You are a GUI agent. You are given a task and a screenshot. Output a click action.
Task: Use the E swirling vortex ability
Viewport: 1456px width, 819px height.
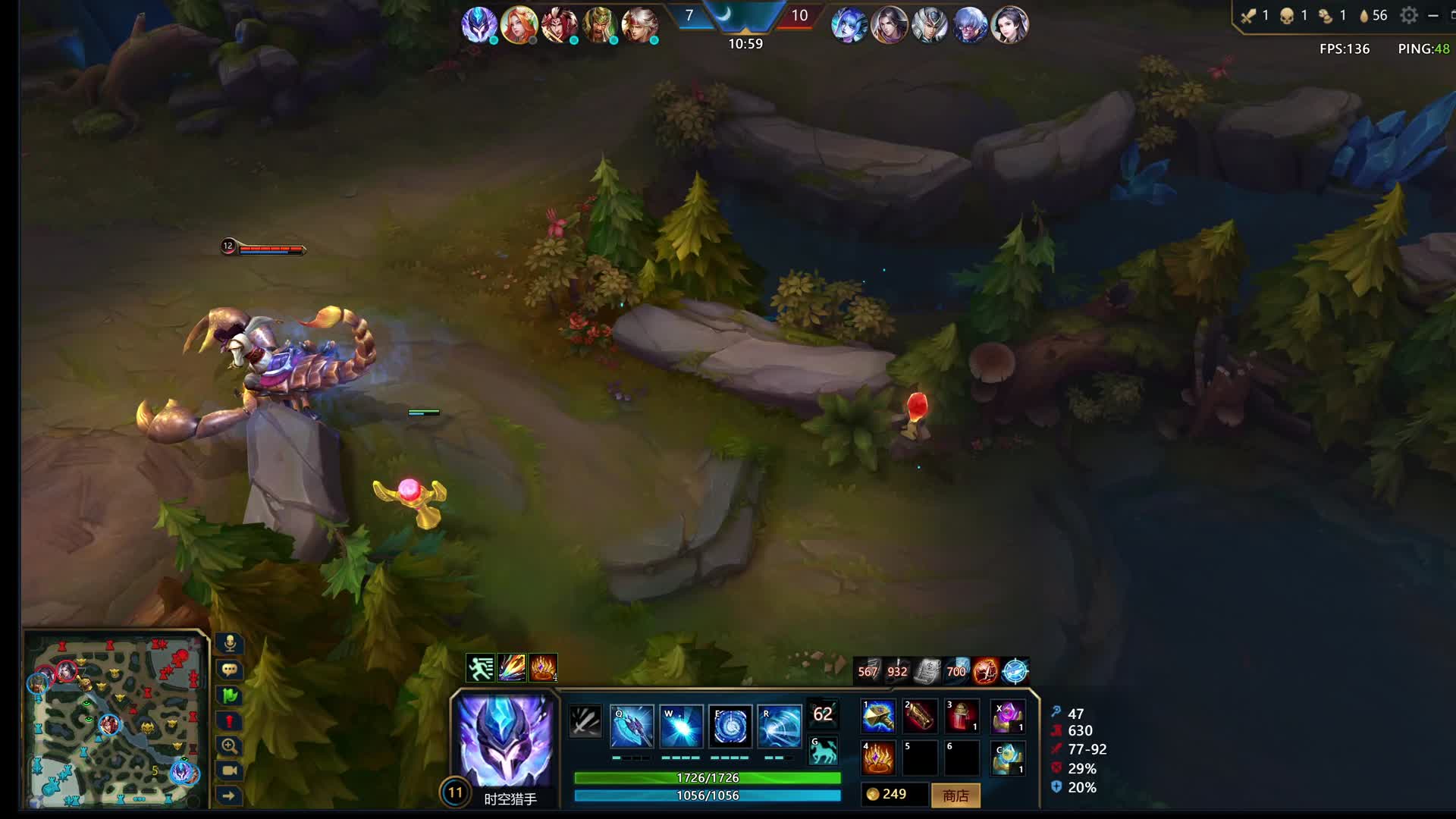(x=730, y=726)
